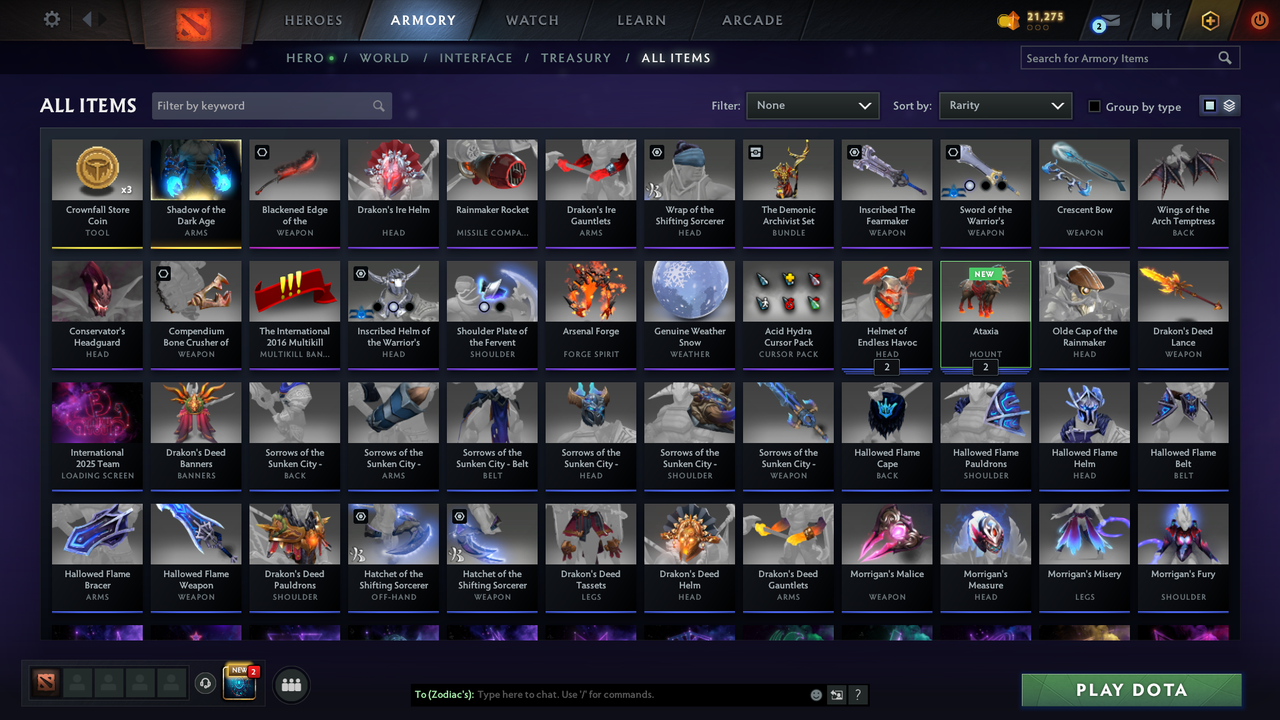Screen dimensions: 1280x720
Task: Click the armory inventory equipment icon
Action: (1160, 20)
